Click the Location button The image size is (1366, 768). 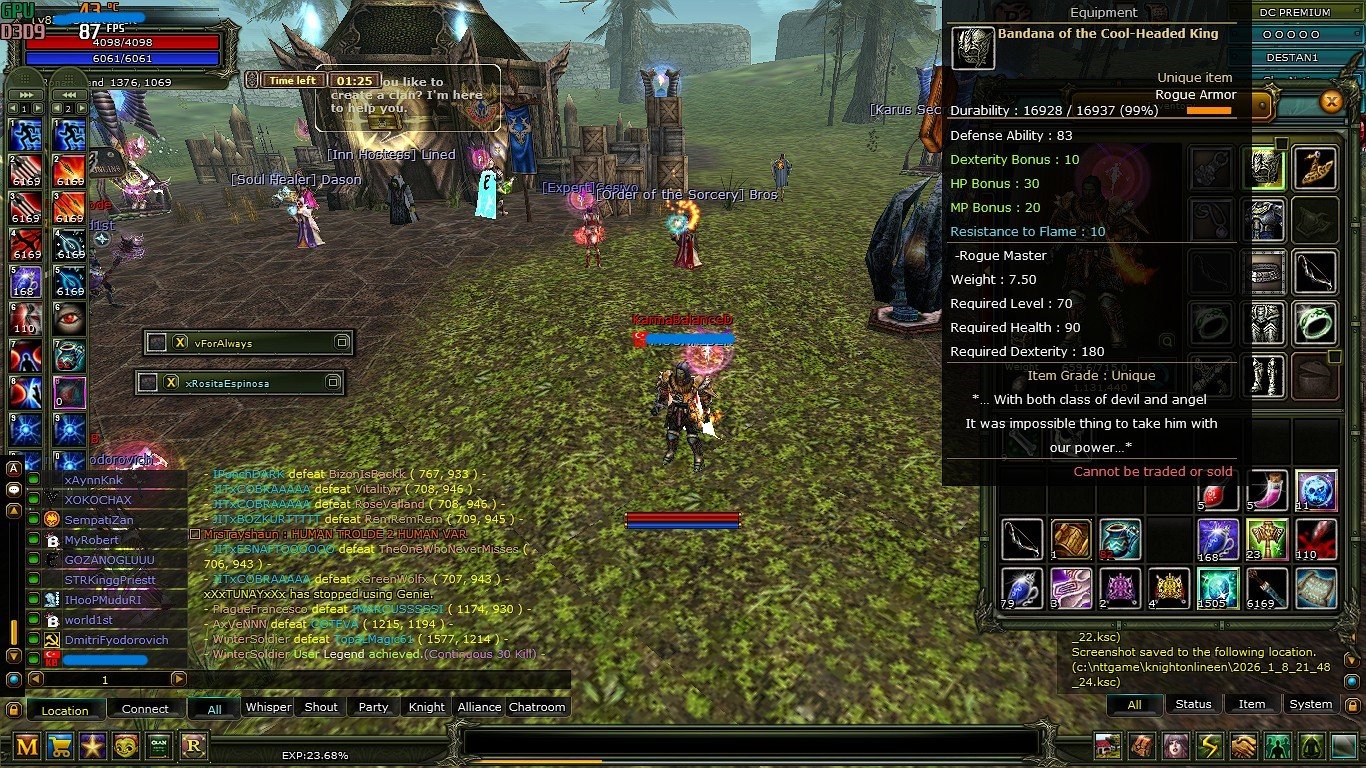[64, 710]
